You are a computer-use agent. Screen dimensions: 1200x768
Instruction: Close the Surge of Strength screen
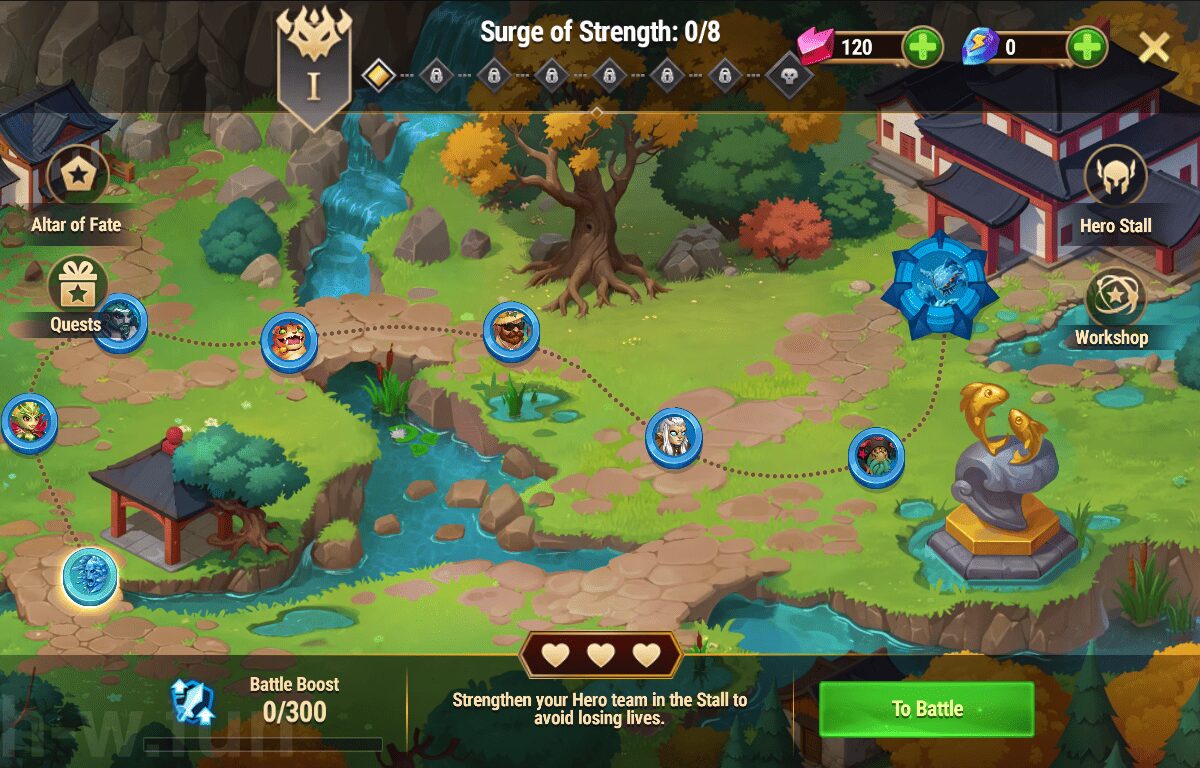point(1154,47)
